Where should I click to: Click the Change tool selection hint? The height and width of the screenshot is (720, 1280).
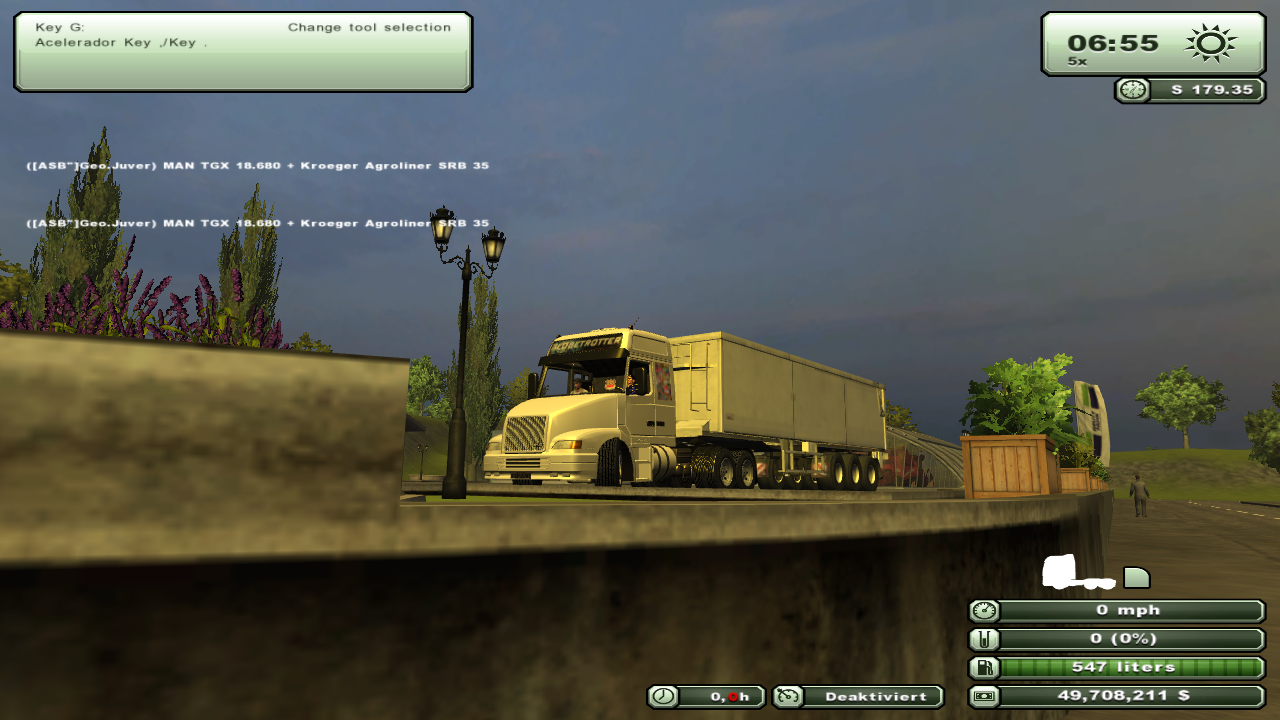click(369, 27)
